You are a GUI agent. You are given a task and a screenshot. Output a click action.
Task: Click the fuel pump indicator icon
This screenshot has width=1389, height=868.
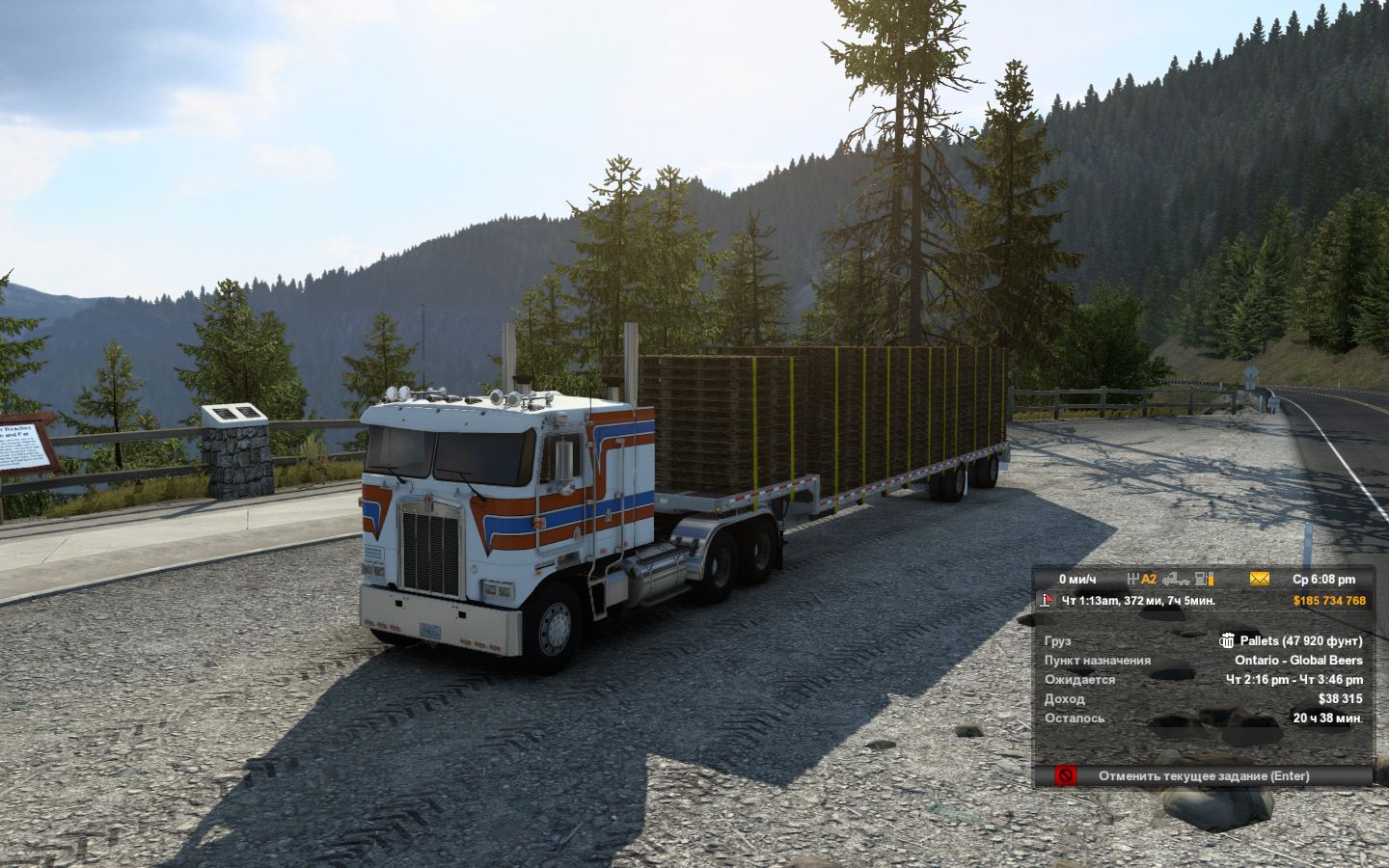pyautogui.click(x=1204, y=579)
